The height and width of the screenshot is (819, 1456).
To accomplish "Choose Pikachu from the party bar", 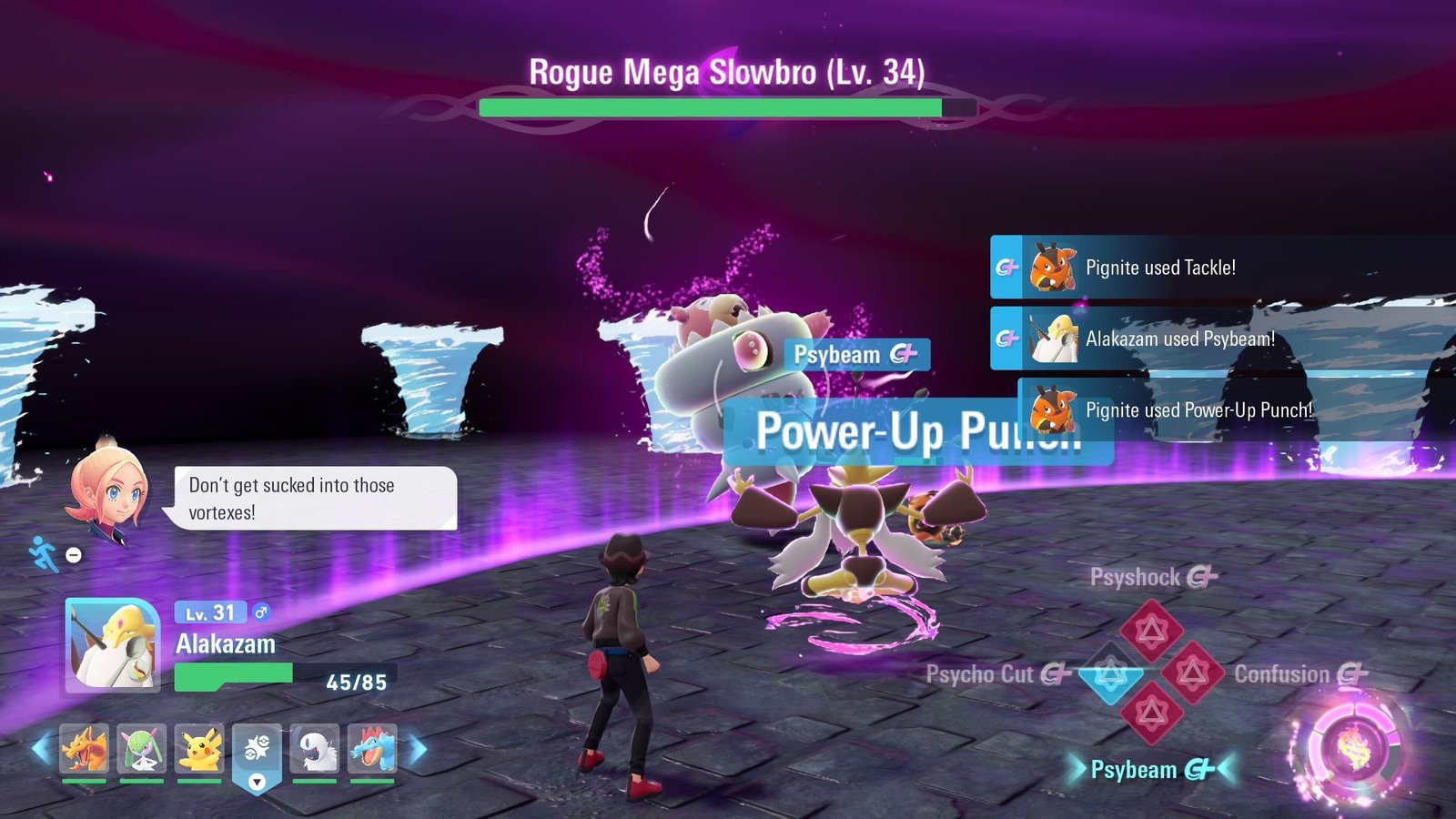I will click(x=199, y=749).
